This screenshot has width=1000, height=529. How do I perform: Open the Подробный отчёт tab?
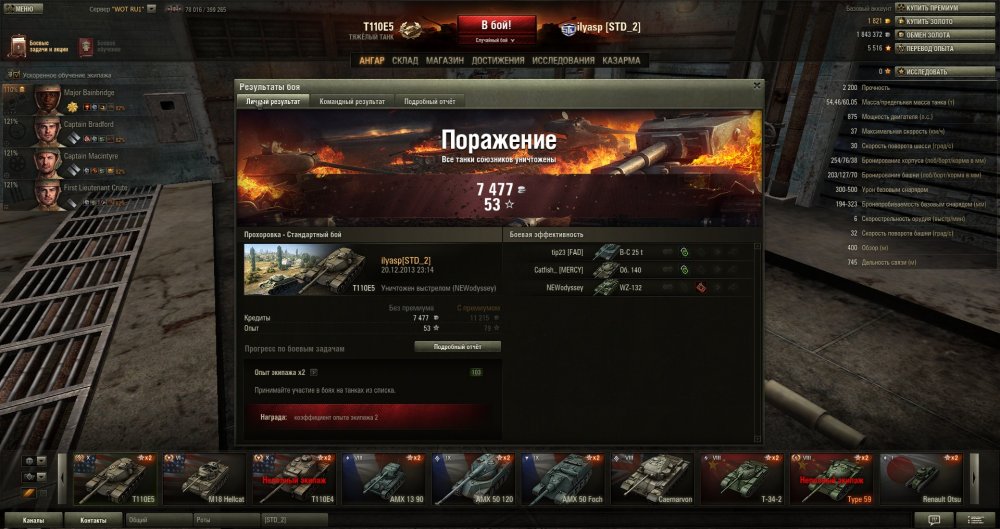(x=429, y=102)
